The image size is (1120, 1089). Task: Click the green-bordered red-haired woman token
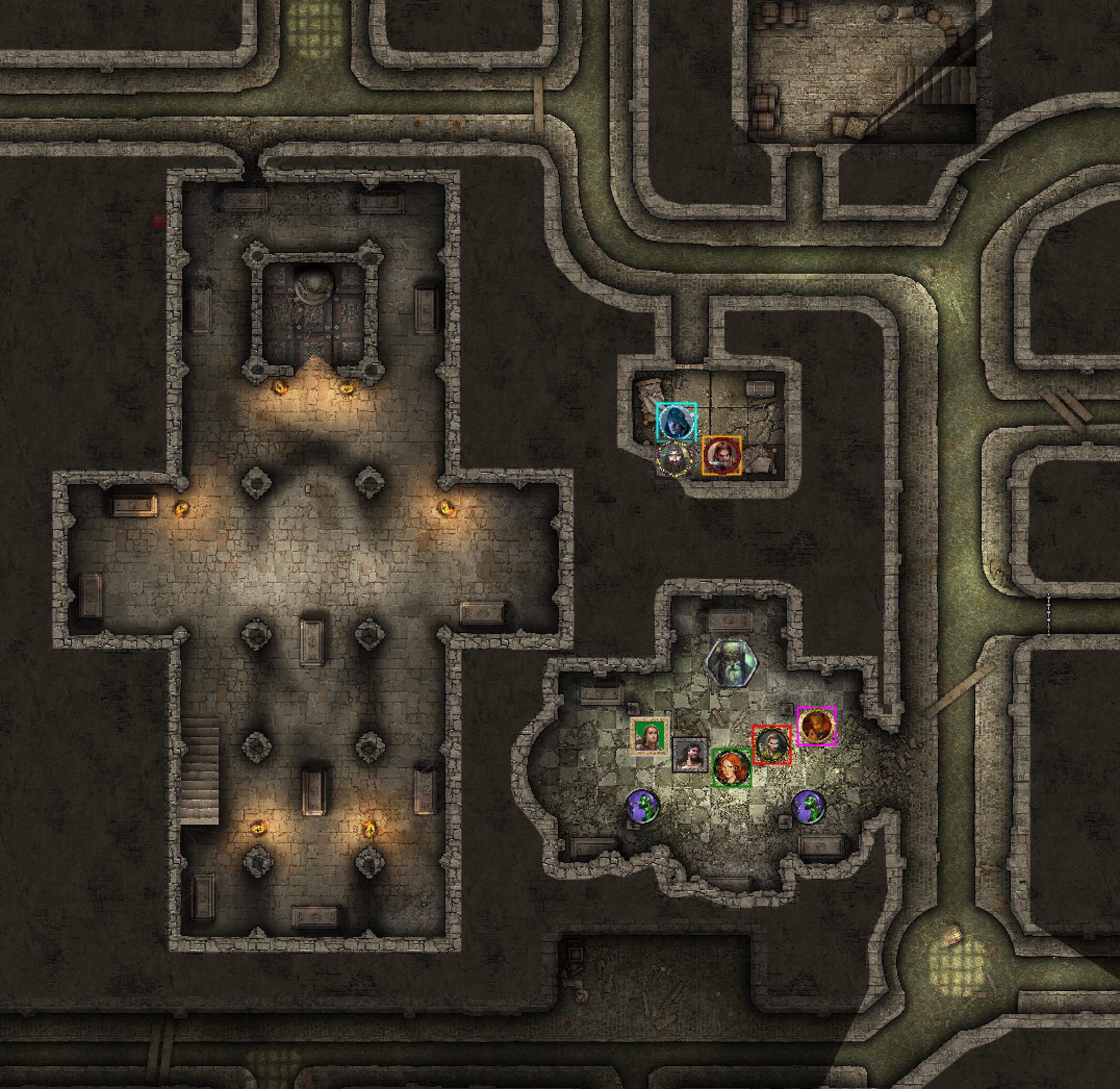(732, 768)
